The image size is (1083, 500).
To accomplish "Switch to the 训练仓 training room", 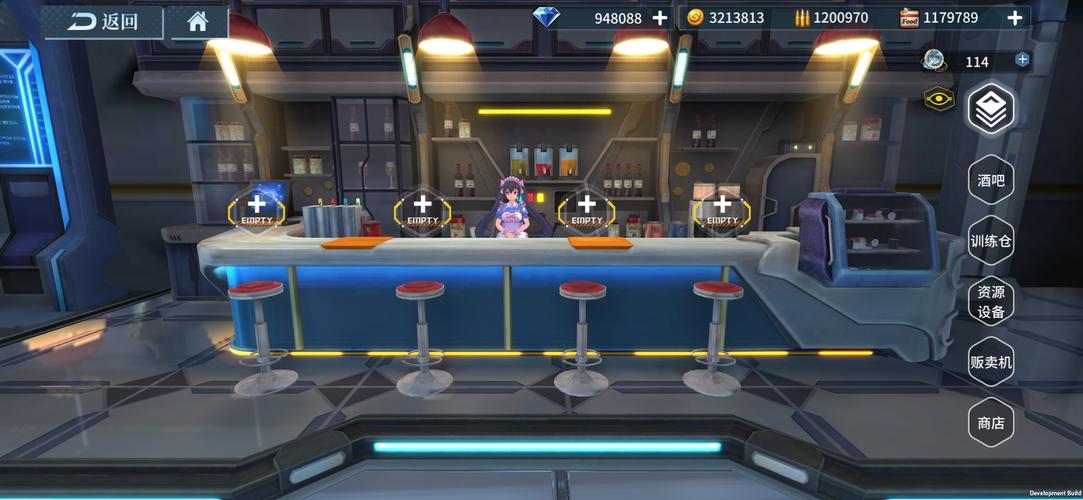I will [x=991, y=241].
